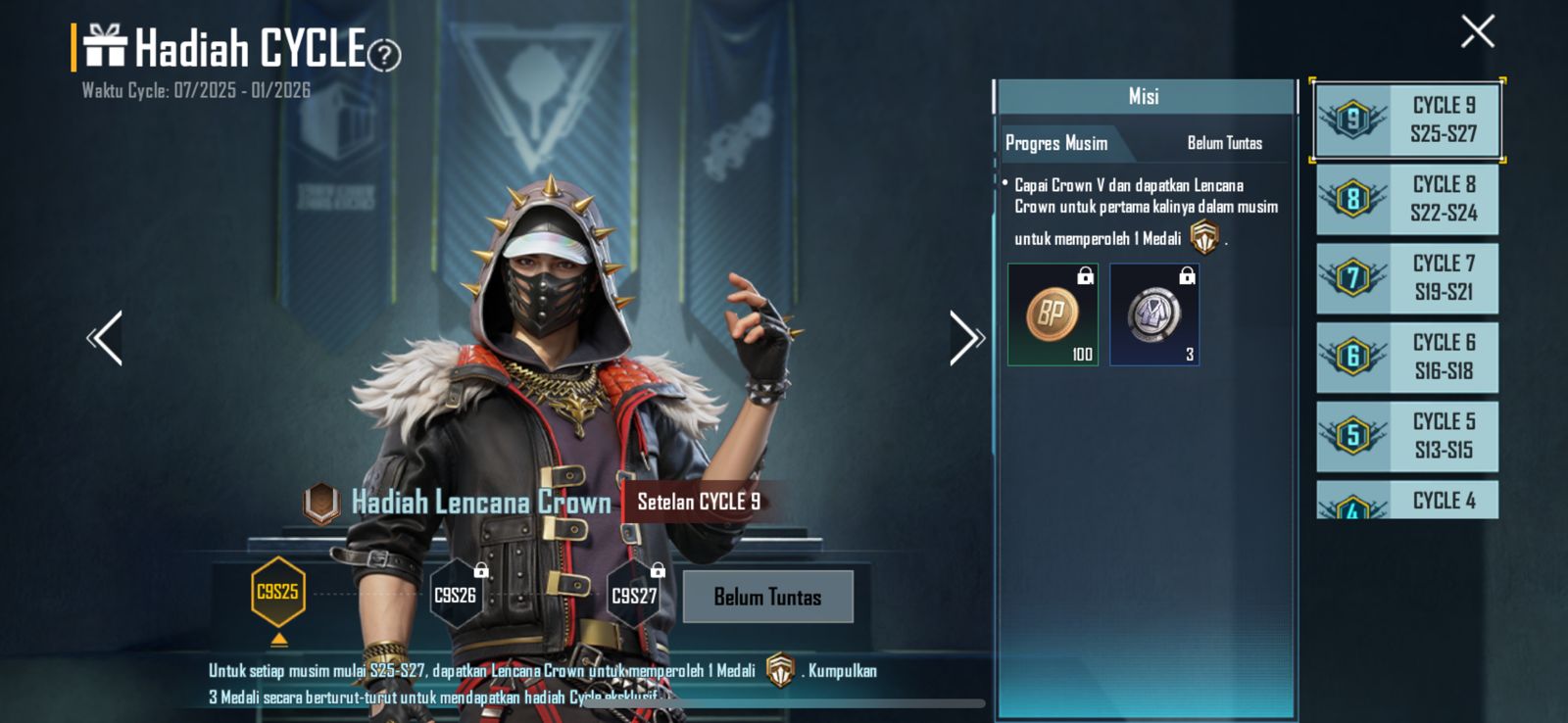Screen dimensions: 1568x723
Task: Open CYCLE 6 S16-S18 rewards
Action: click(1407, 357)
